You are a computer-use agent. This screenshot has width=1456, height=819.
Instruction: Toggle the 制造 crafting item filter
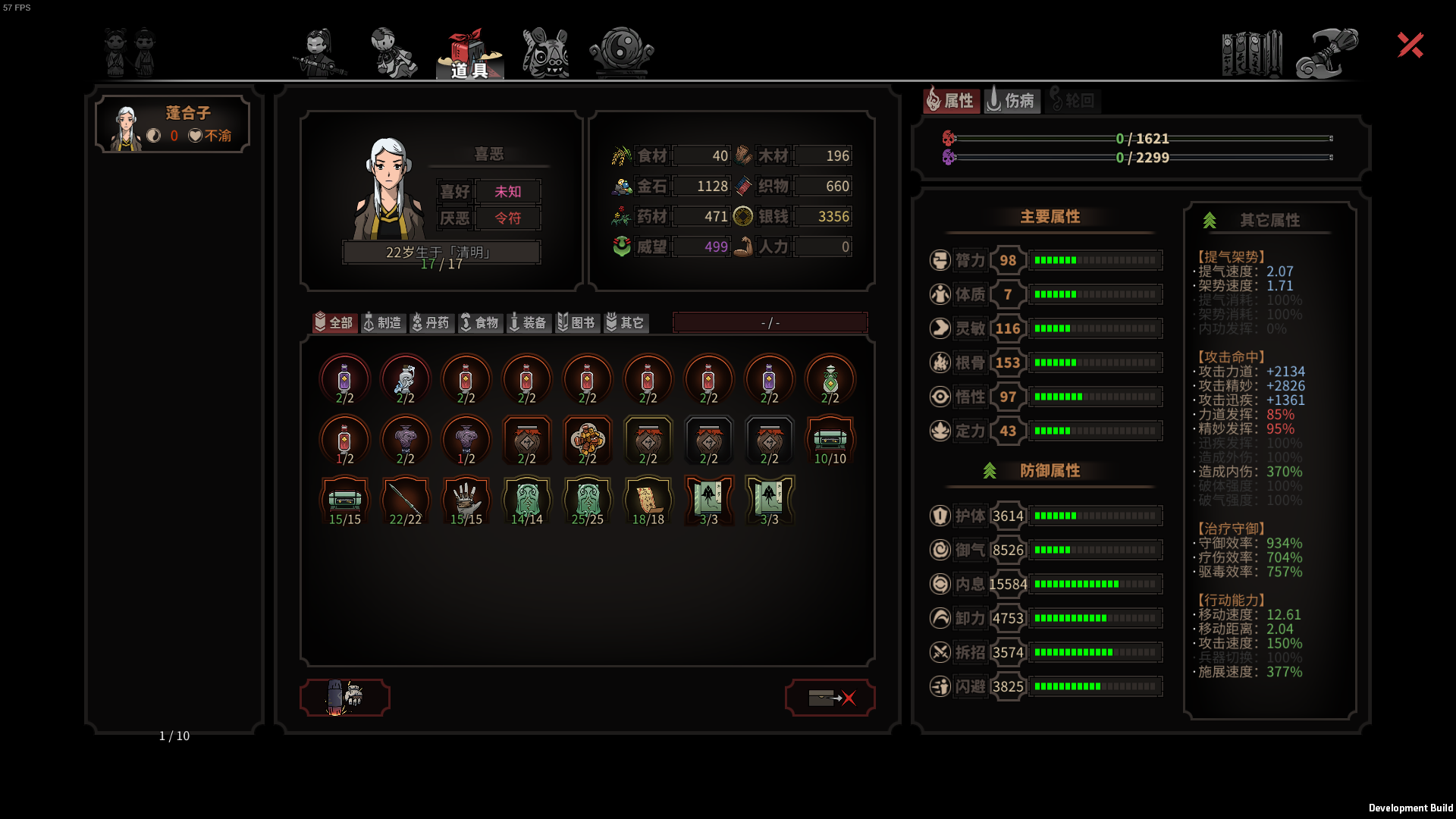coord(384,322)
